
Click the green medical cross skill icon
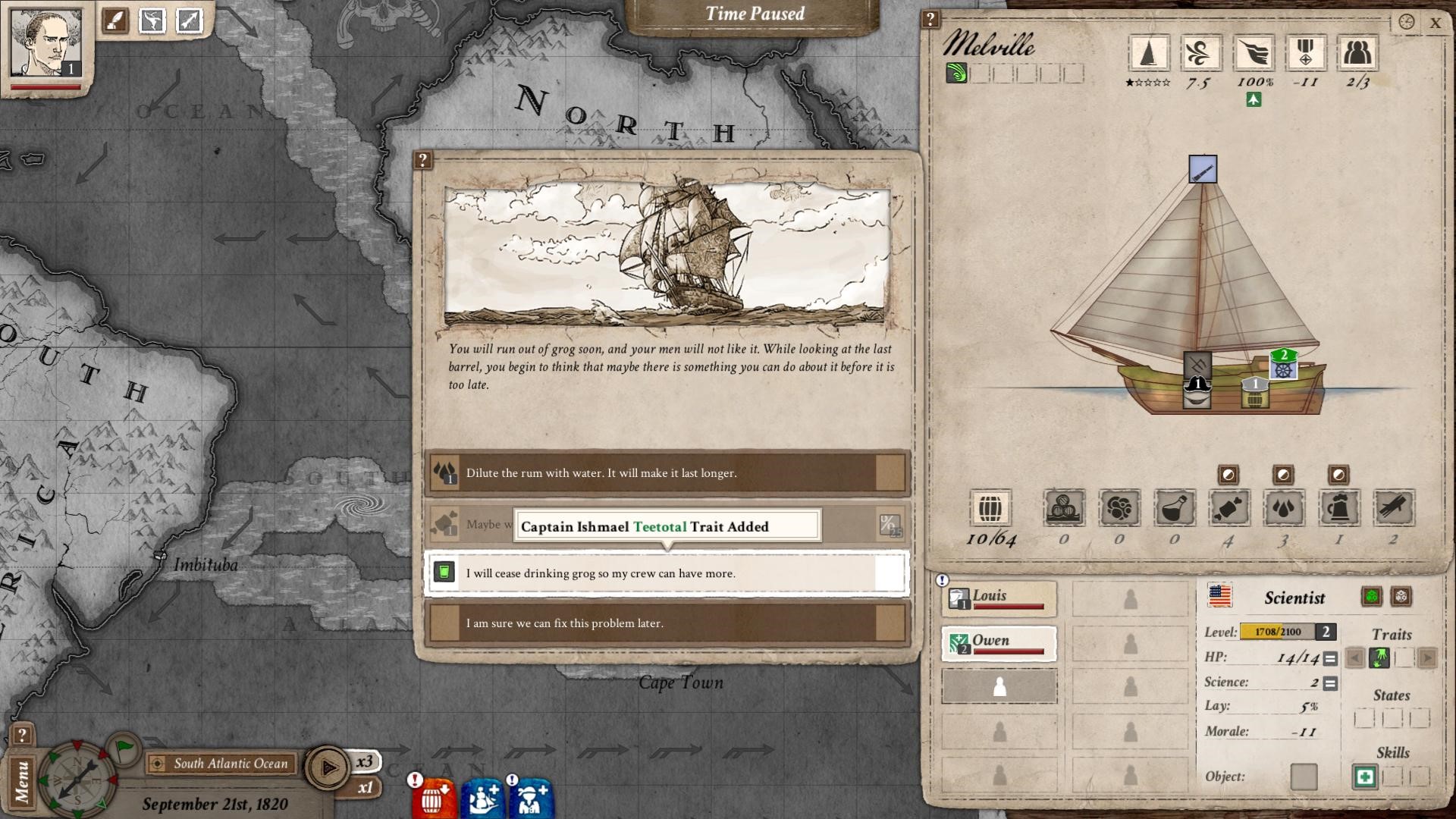coord(1364,777)
